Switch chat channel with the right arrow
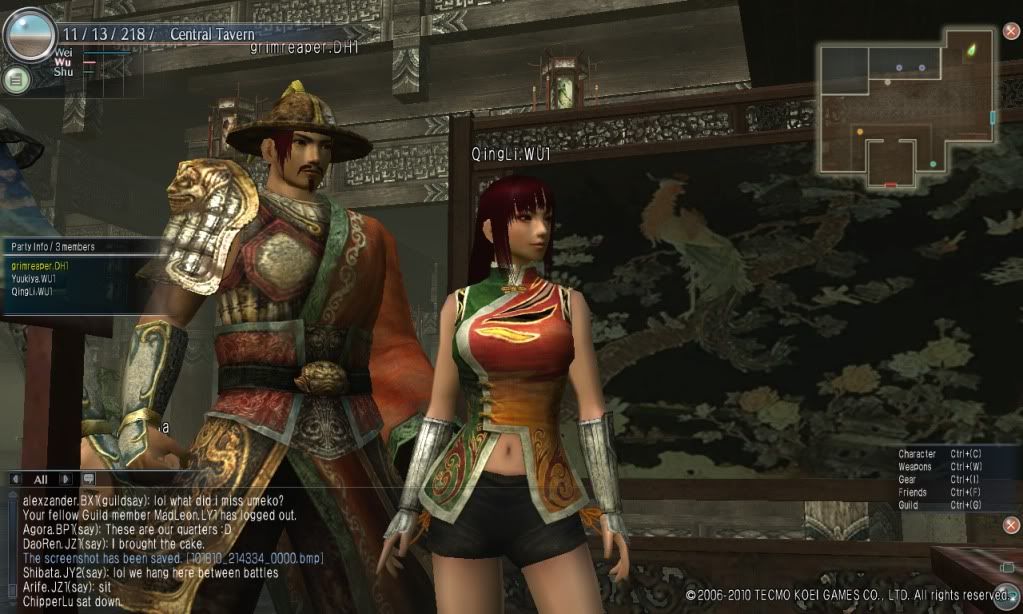 click(x=66, y=479)
